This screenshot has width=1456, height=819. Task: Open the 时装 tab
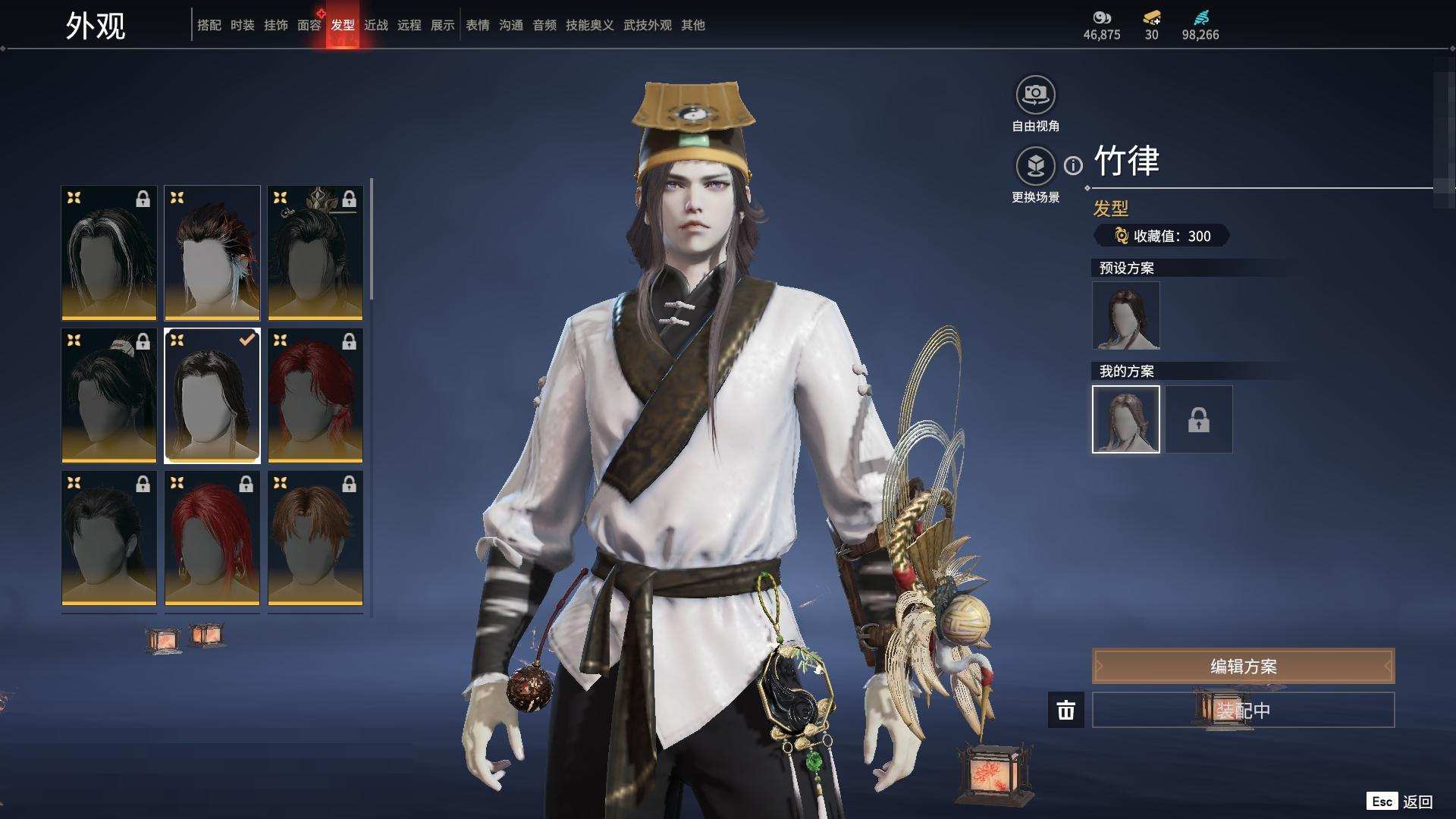click(x=242, y=25)
